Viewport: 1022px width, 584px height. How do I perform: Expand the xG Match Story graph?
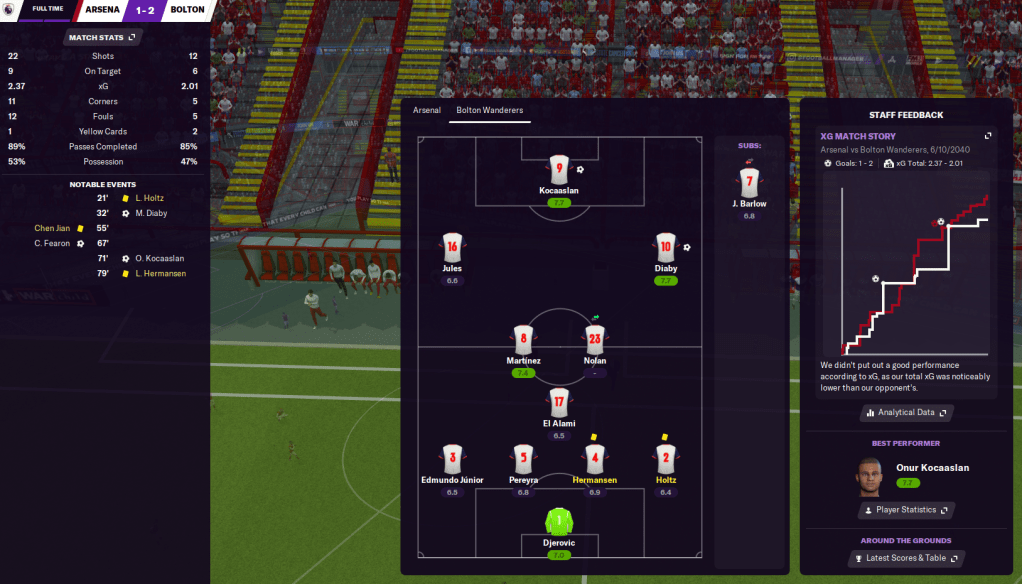point(988,136)
